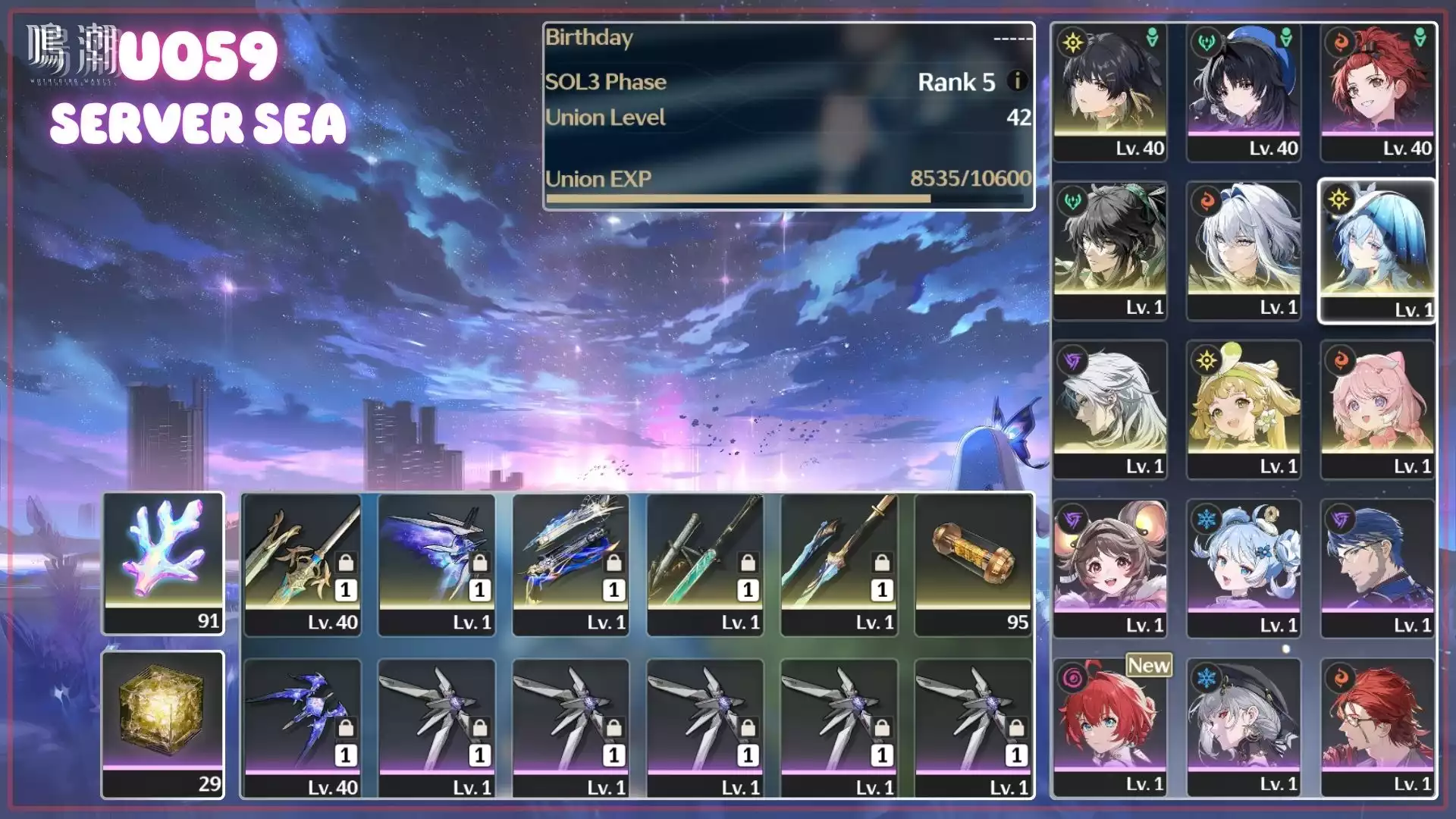
Task: Select the light-blue twin-tailed girl portrait
Action: pyautogui.click(x=1244, y=568)
